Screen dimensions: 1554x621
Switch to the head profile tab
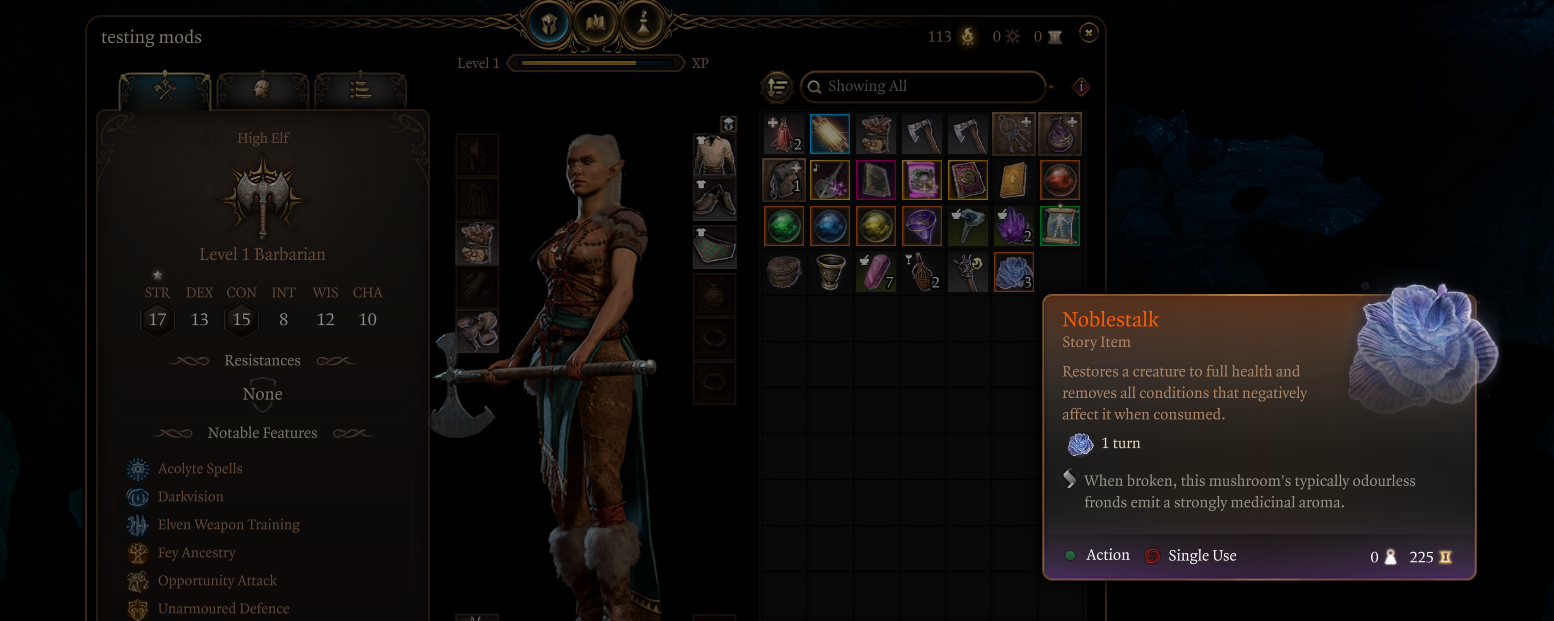(263, 90)
